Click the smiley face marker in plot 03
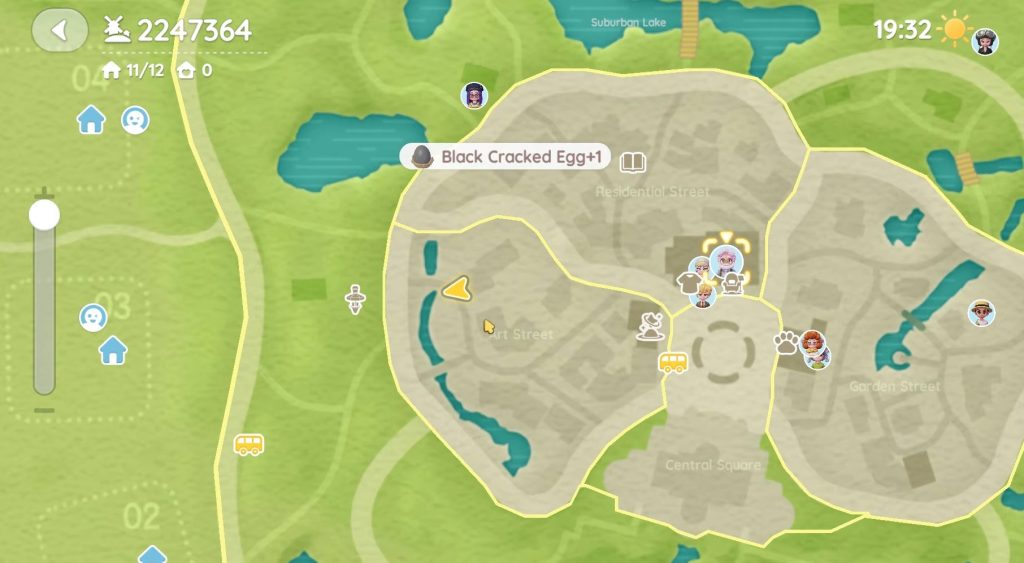 (x=93, y=317)
